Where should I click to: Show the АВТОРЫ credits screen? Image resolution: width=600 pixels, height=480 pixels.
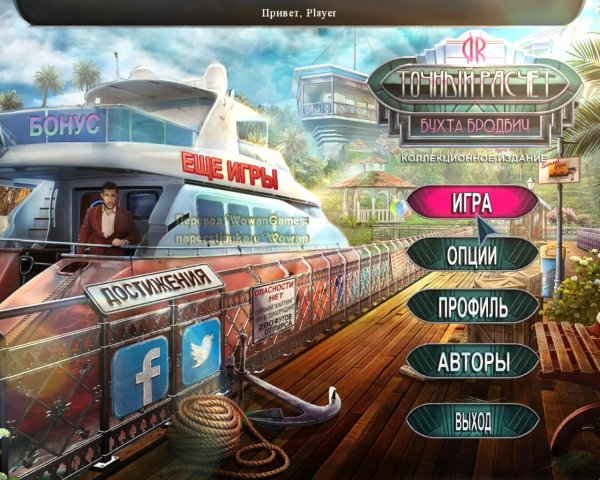(x=473, y=361)
